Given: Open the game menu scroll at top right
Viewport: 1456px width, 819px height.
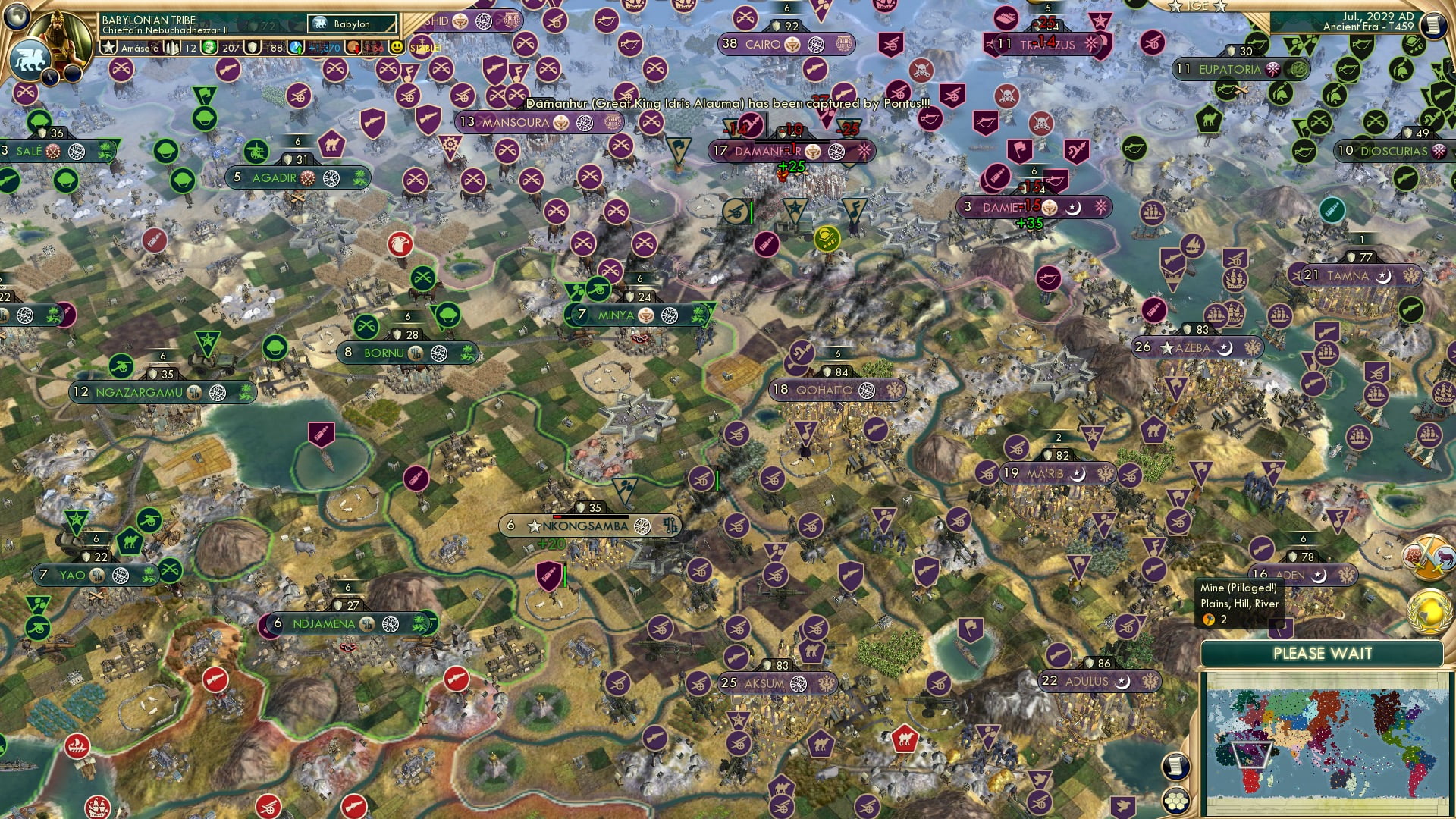Looking at the screenshot, I should 1433,24.
